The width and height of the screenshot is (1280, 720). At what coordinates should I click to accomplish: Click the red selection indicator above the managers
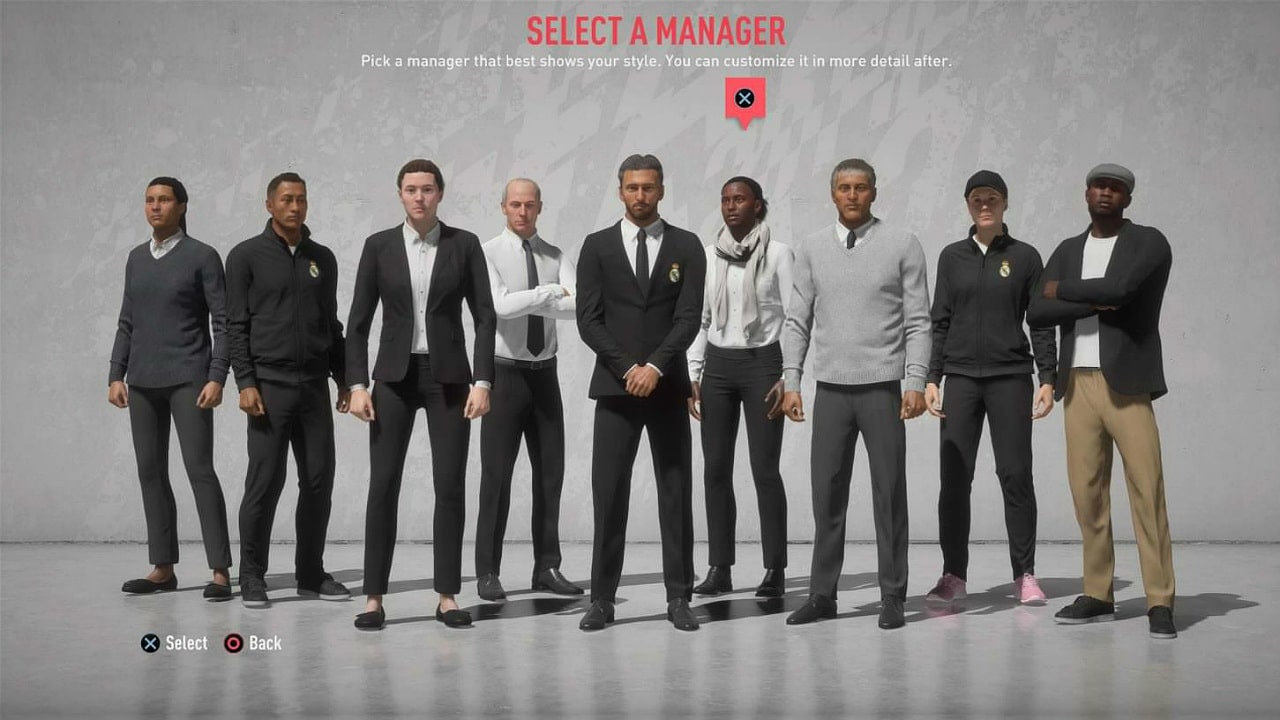coord(744,104)
